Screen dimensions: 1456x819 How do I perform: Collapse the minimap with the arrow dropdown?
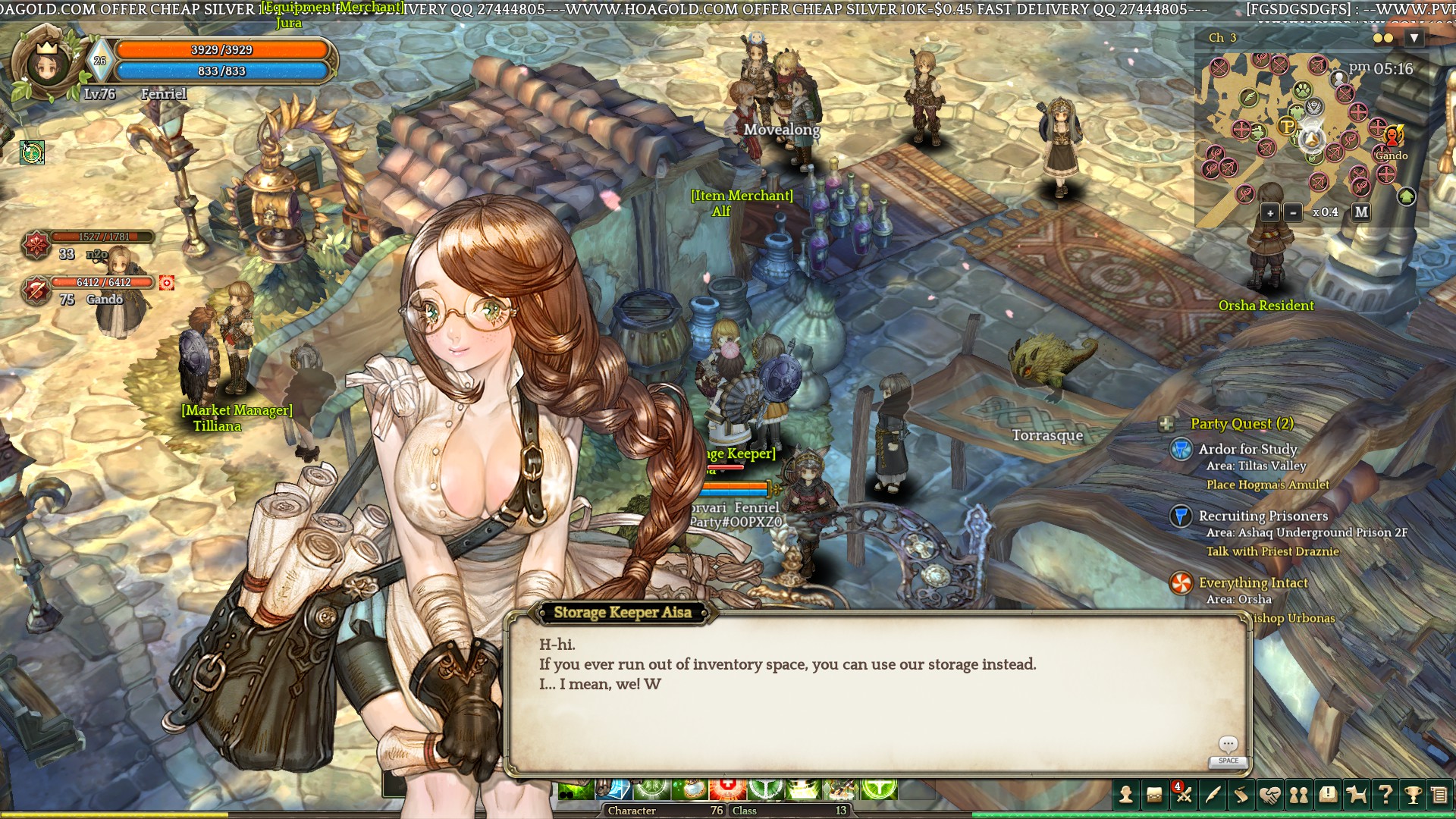pos(1414,38)
